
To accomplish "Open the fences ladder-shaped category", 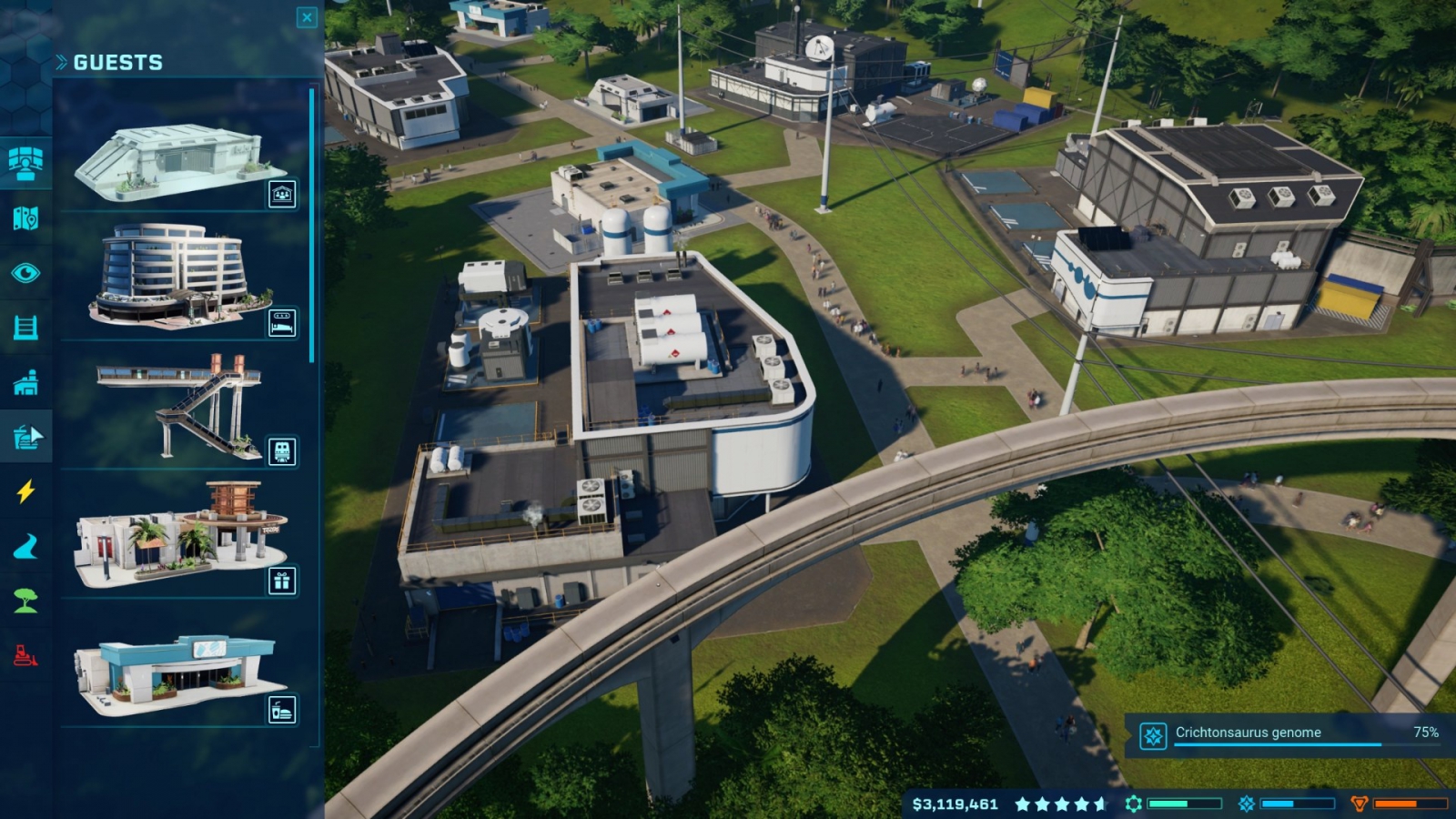I will pos(25,328).
